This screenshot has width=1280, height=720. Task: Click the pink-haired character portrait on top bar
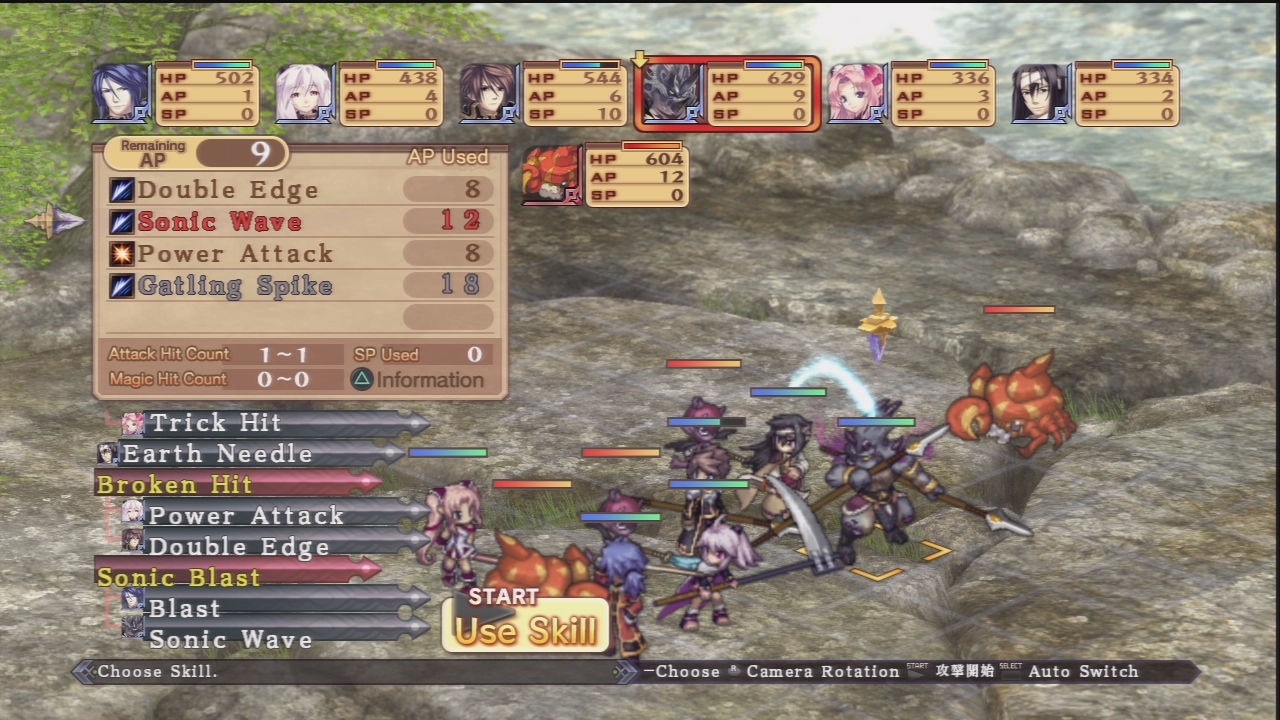855,93
